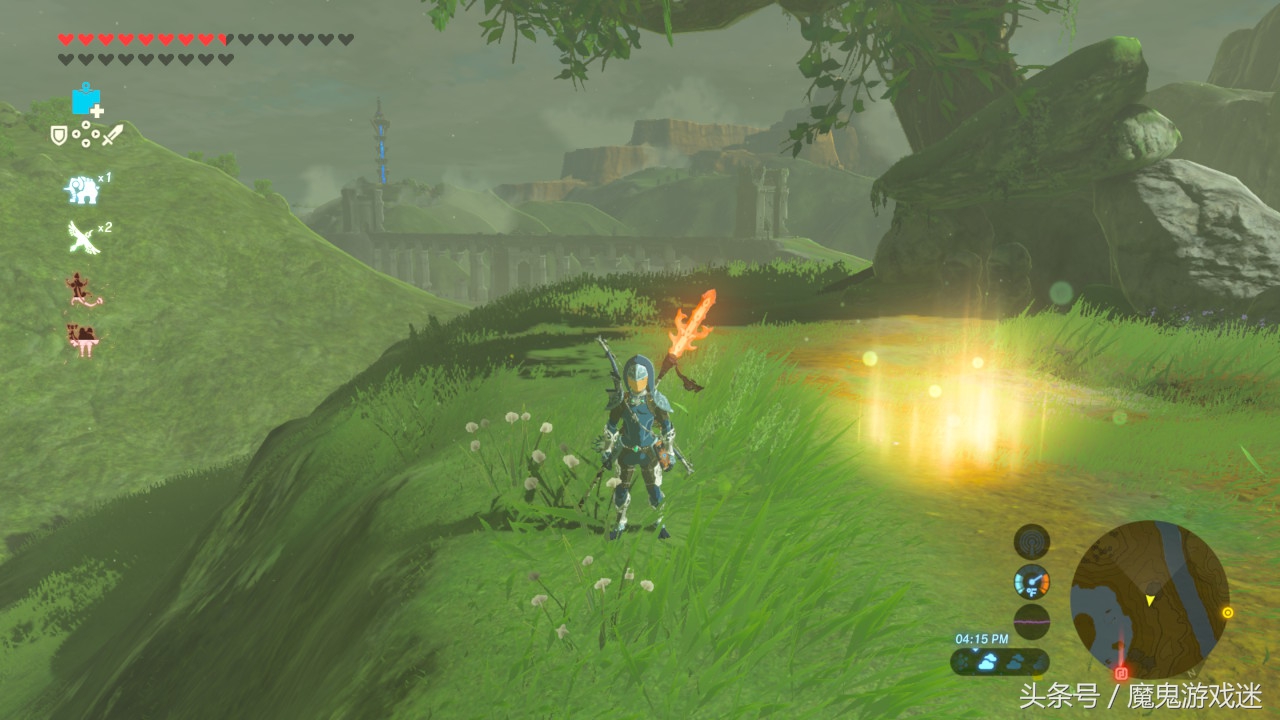
Task: Open the circular minimap
Action: click(1150, 600)
